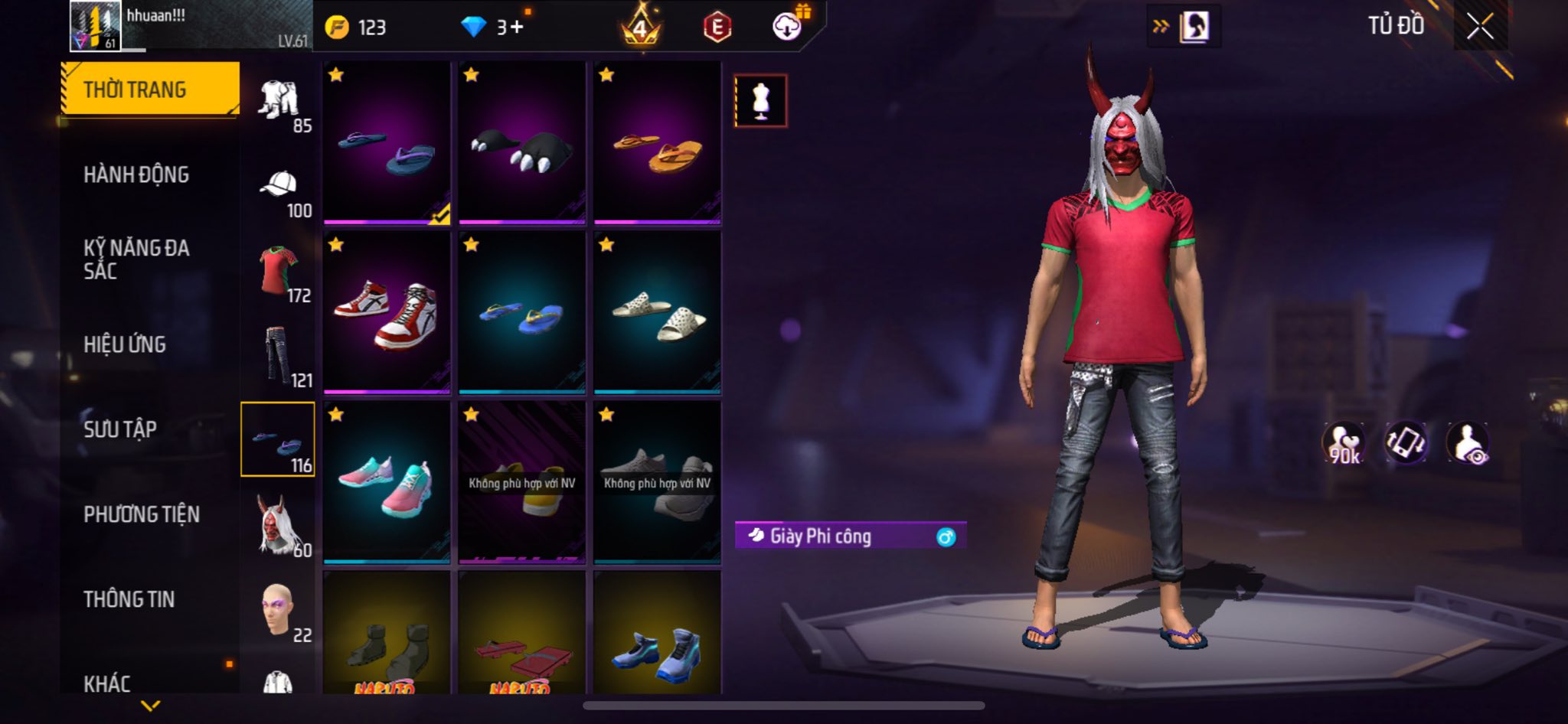The height and width of the screenshot is (724, 1568).
Task: Choose the white perforated sandals
Action: pos(657,312)
